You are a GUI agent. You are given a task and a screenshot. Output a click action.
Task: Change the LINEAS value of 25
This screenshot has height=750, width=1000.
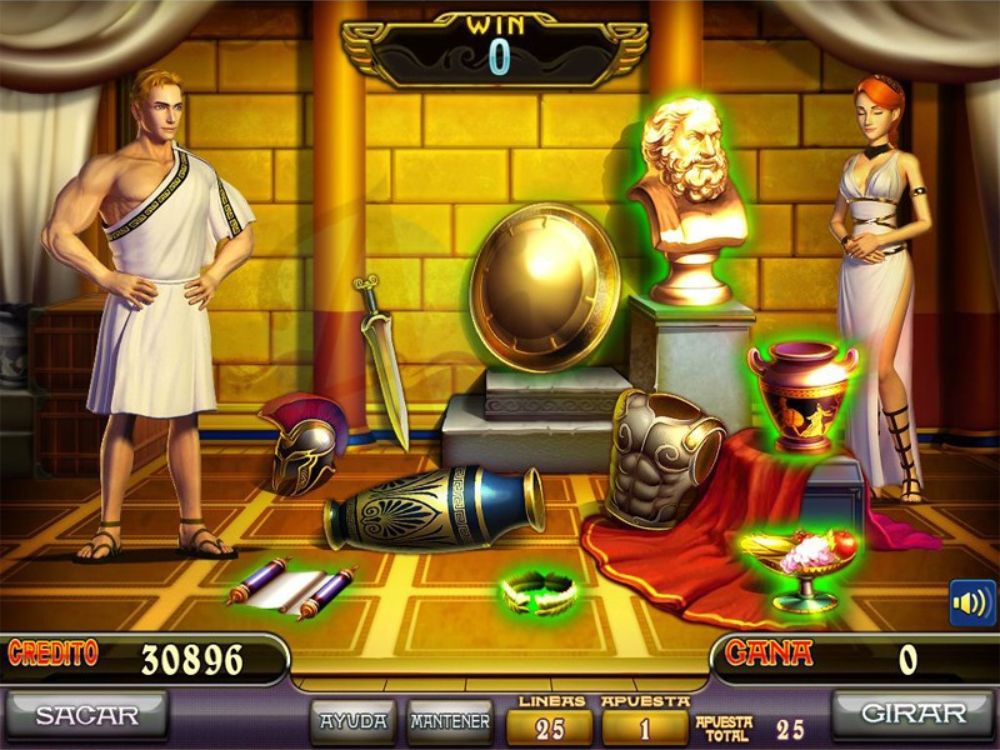point(550,728)
